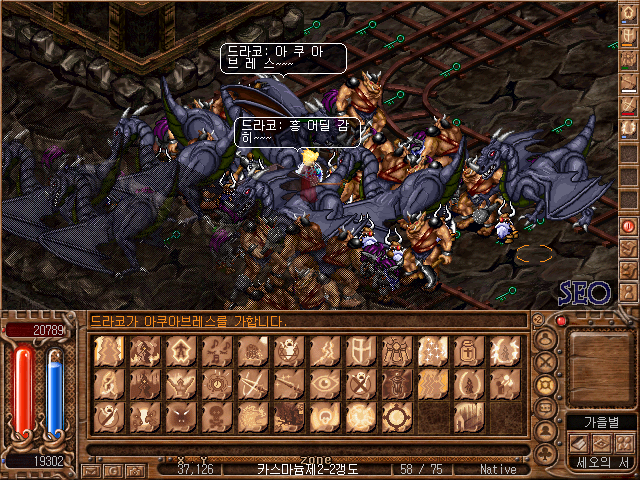Click the red gem indicator button

pos(561,321)
